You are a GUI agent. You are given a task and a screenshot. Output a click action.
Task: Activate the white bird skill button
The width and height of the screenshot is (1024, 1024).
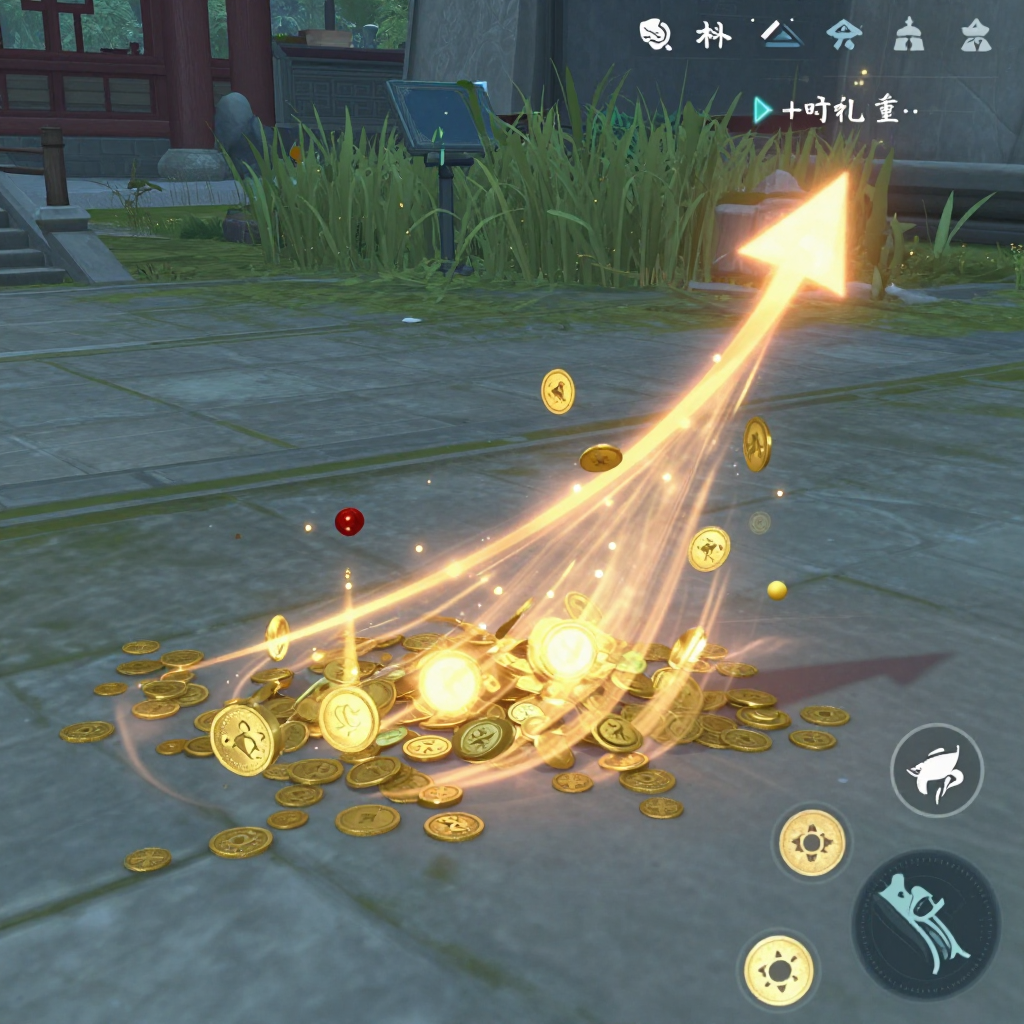pyautogui.click(x=937, y=770)
